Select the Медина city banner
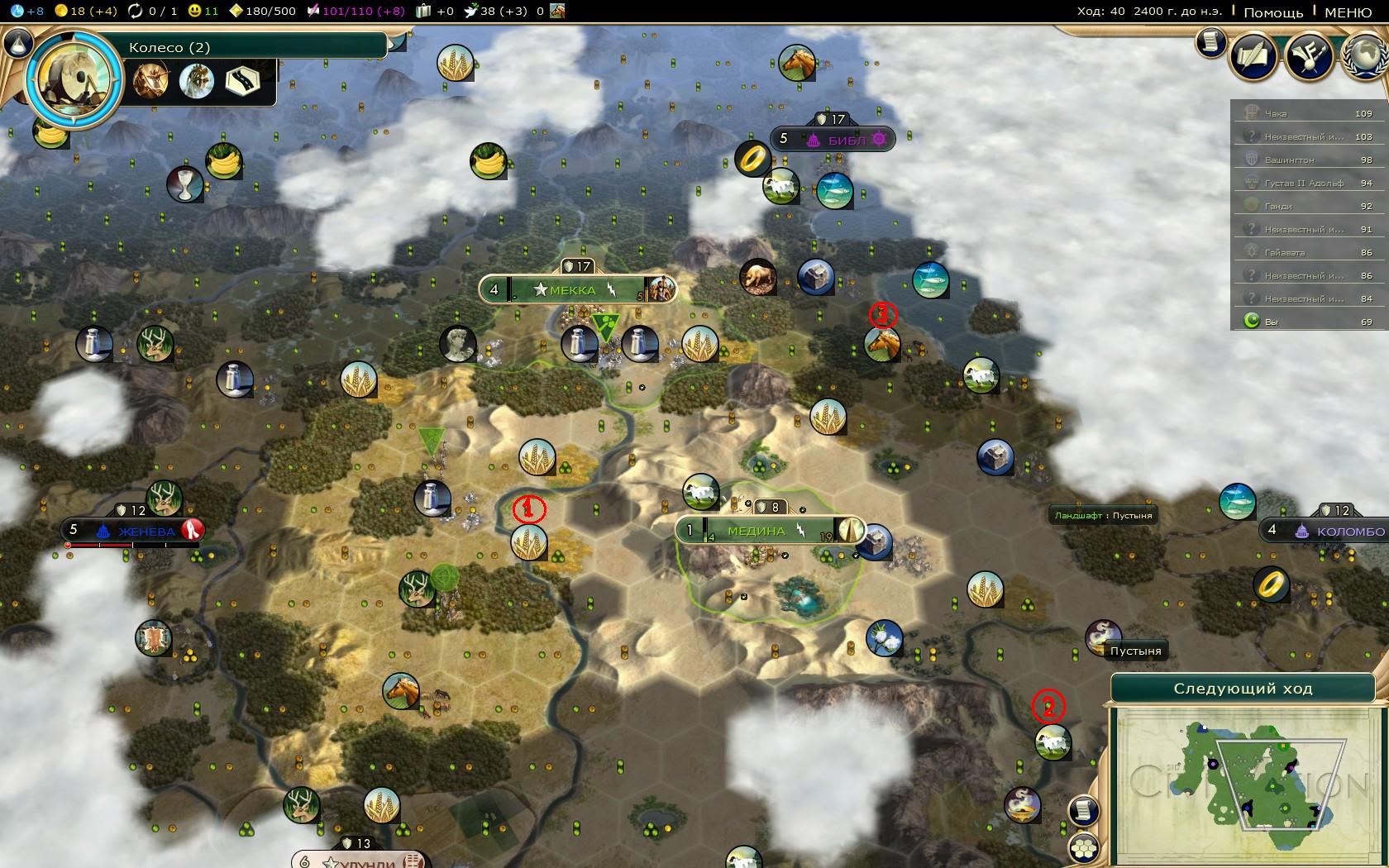The image size is (1389, 868). 756,530
